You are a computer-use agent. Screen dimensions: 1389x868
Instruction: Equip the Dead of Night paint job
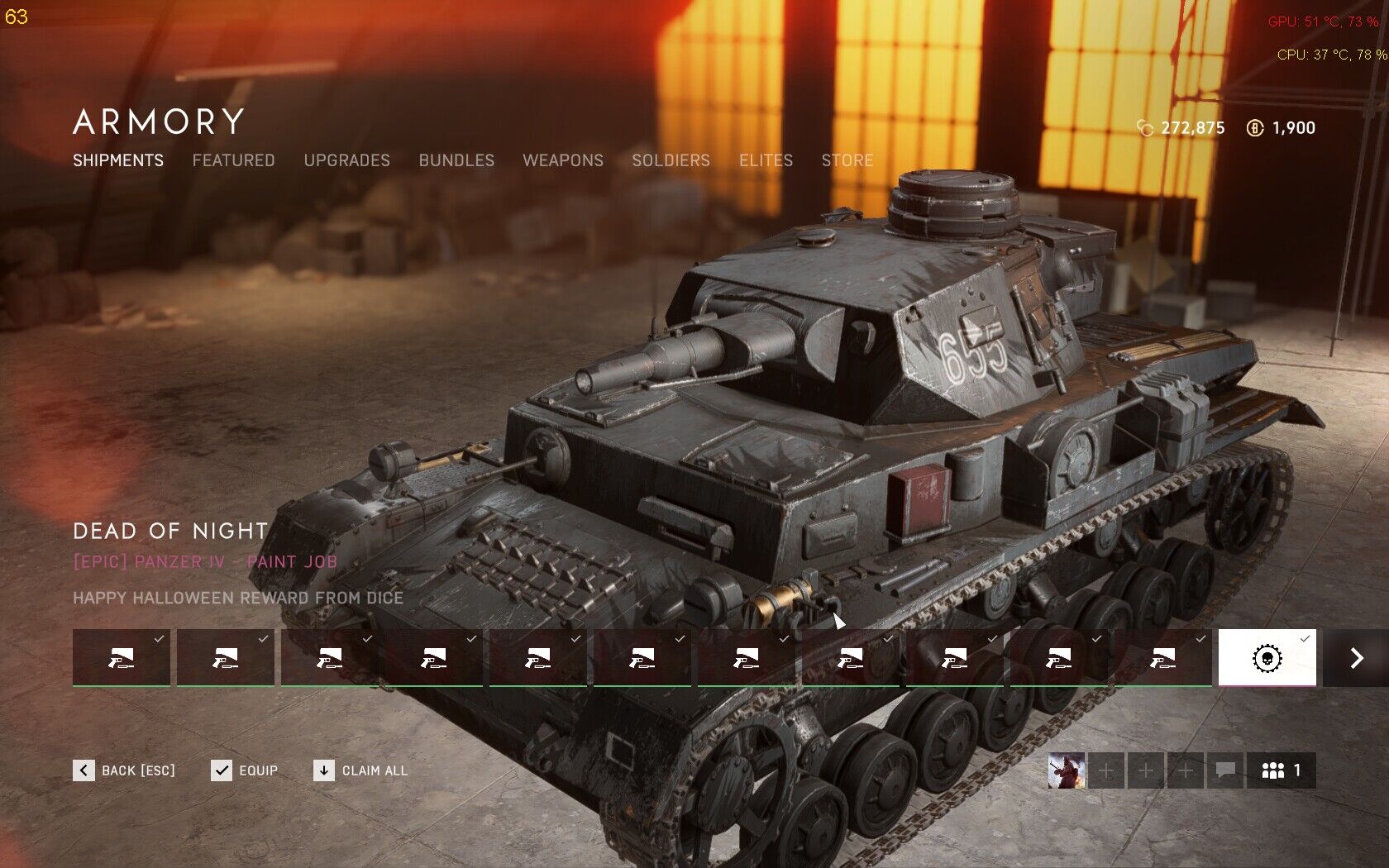[x=245, y=770]
